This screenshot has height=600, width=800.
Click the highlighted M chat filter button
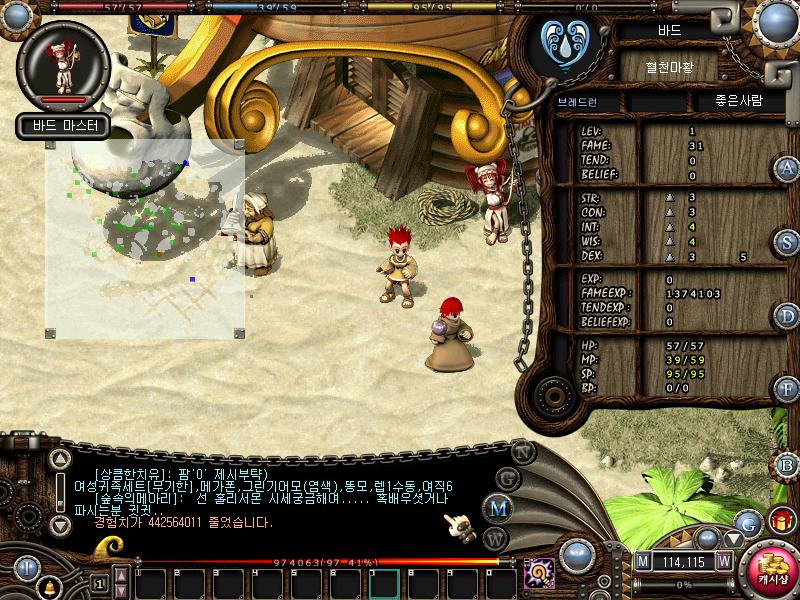pos(497,507)
